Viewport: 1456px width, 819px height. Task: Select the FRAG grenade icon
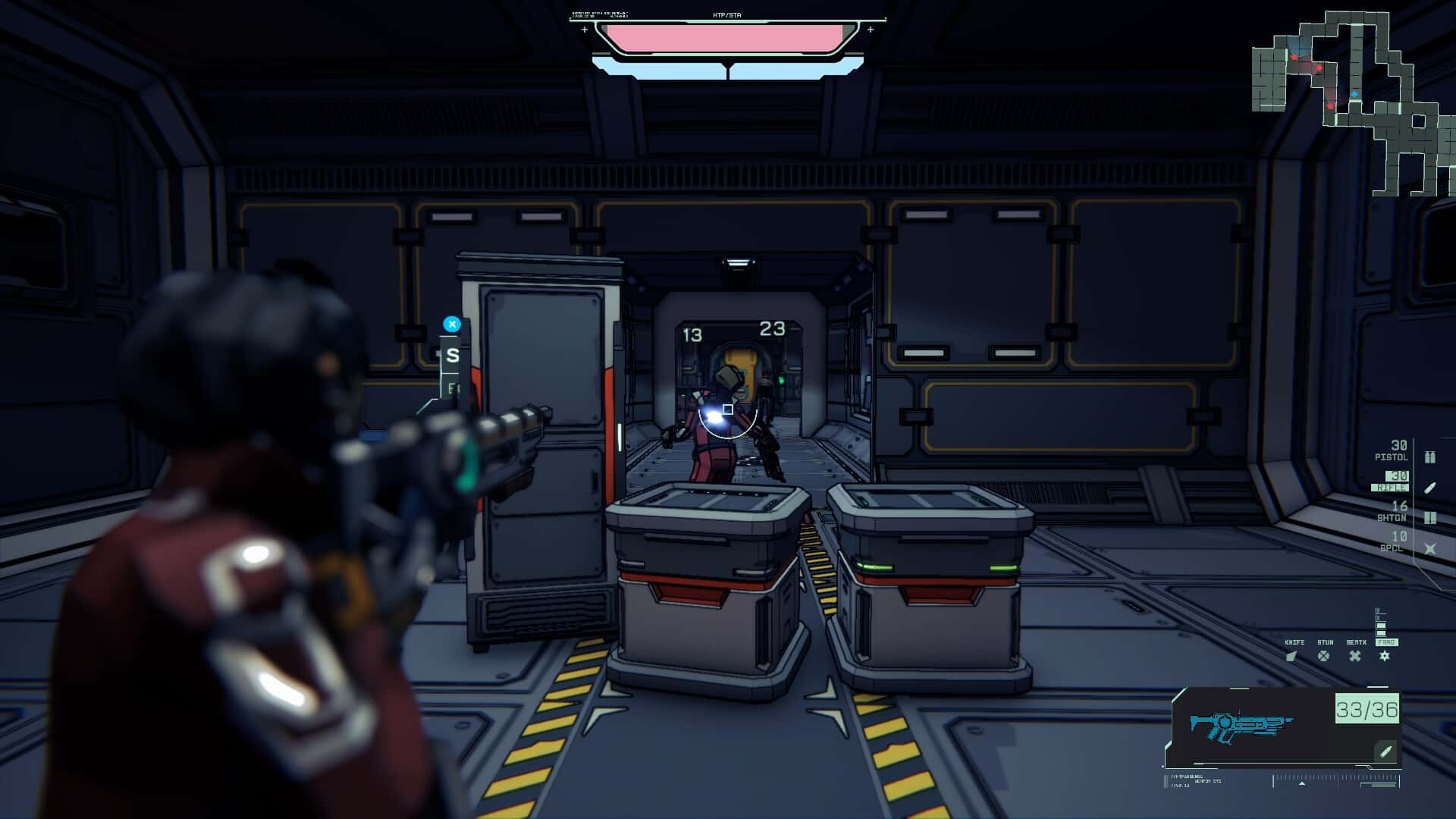point(1384,656)
